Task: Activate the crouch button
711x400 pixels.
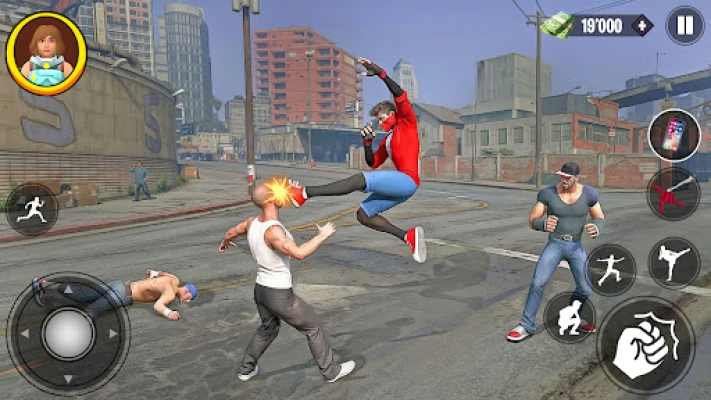Action: click(569, 318)
